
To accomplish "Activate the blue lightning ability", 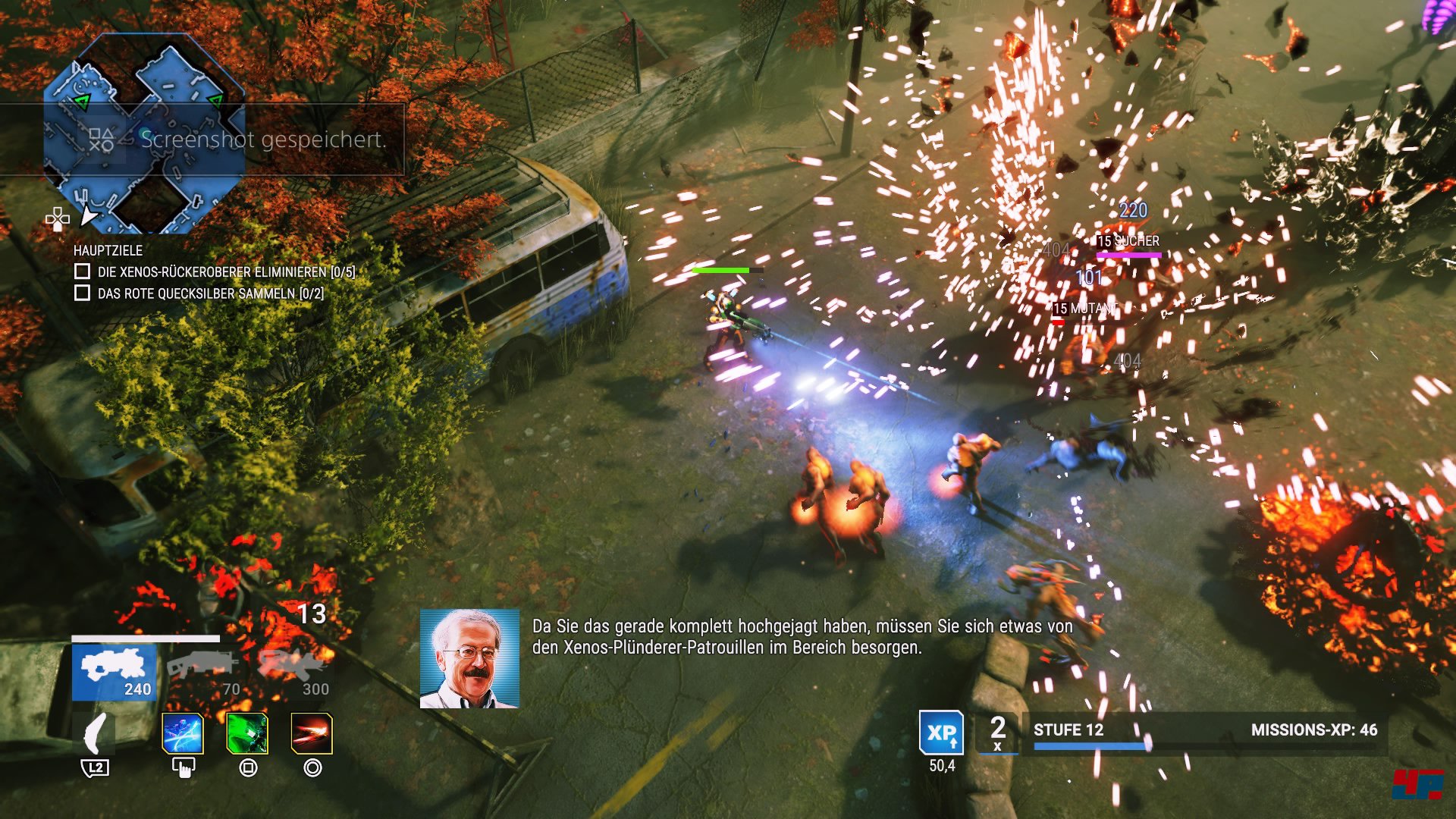I will [183, 734].
